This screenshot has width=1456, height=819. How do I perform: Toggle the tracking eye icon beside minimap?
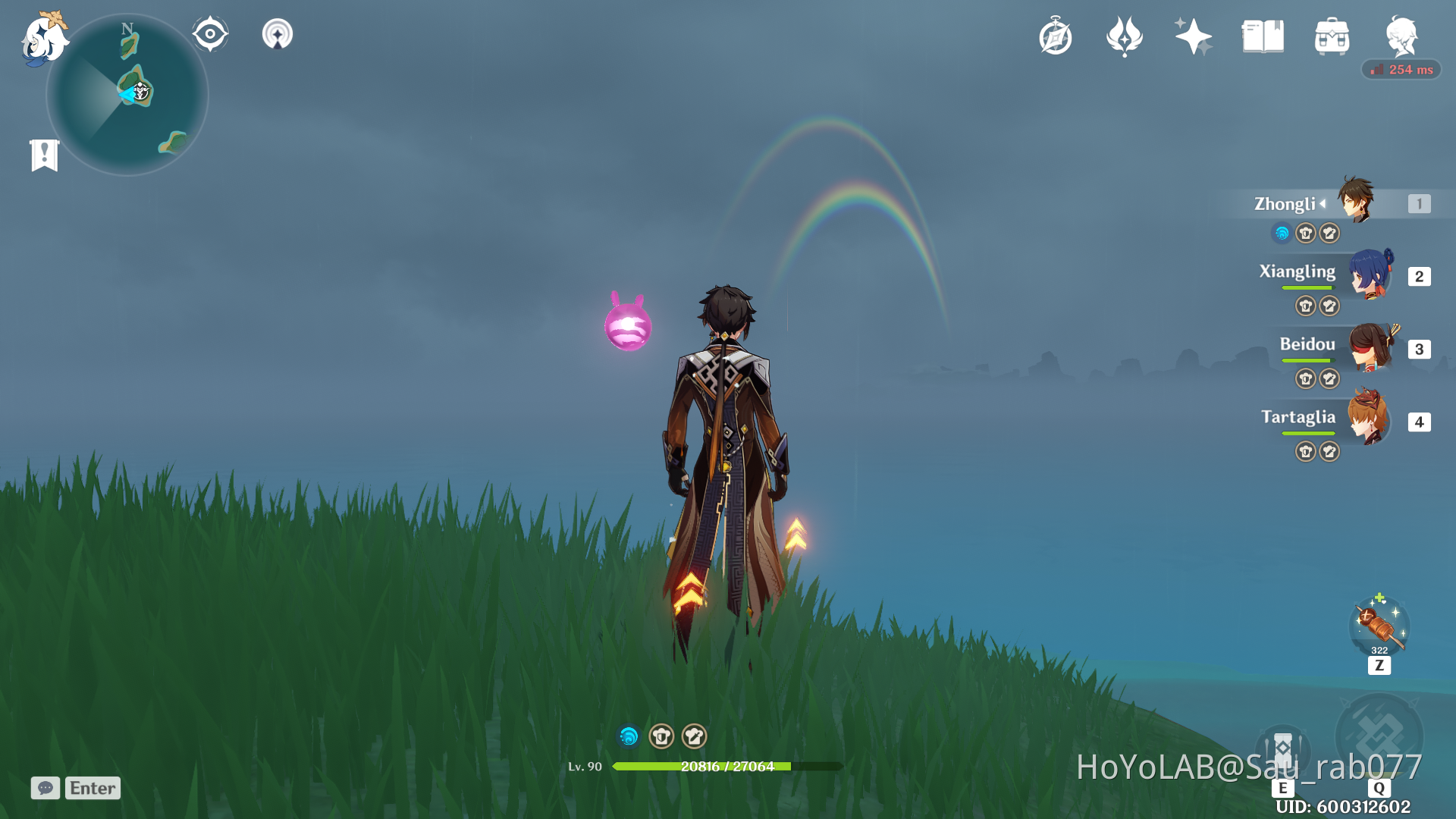210,32
